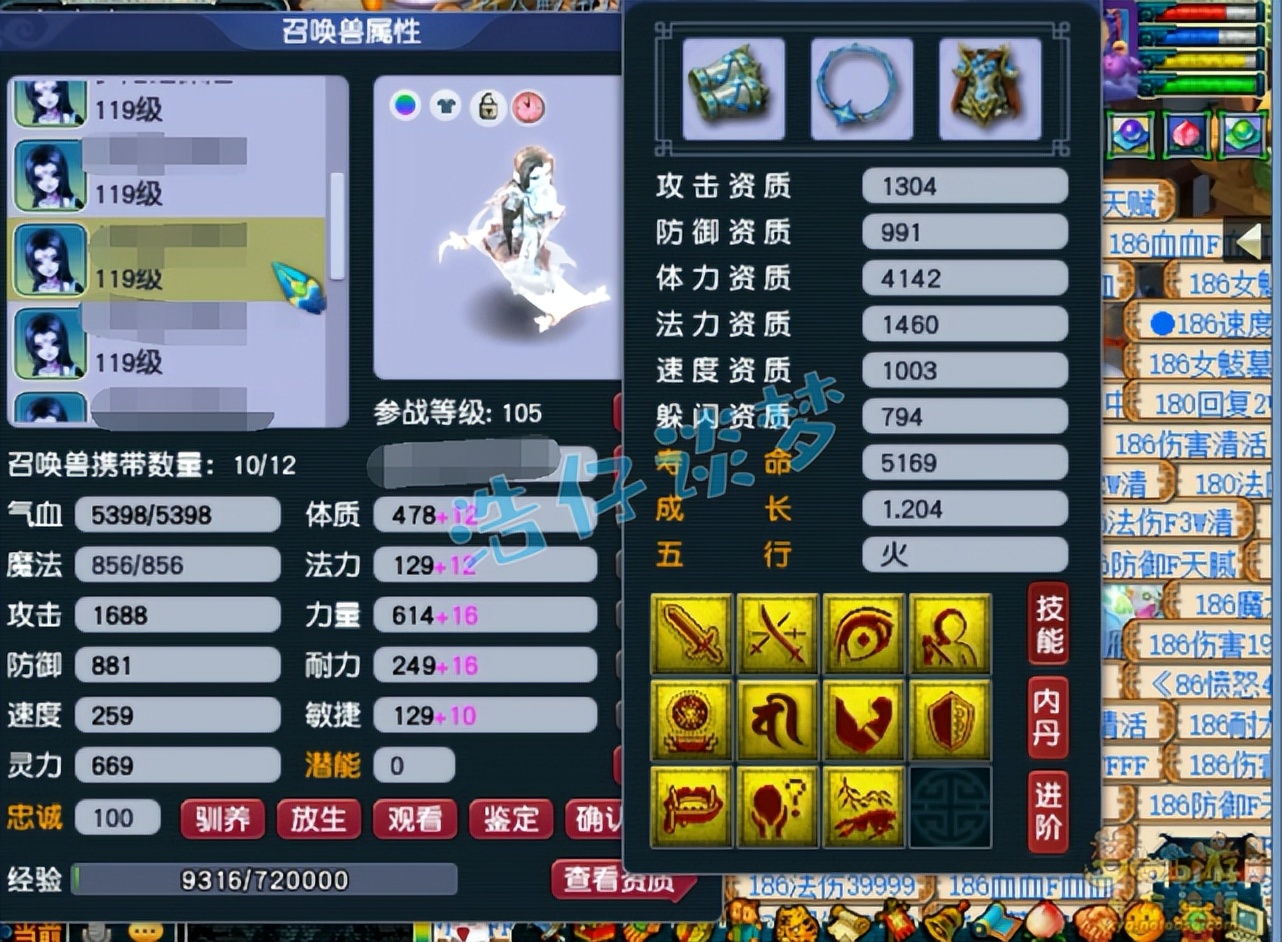Click the 放生 release button

click(x=319, y=819)
